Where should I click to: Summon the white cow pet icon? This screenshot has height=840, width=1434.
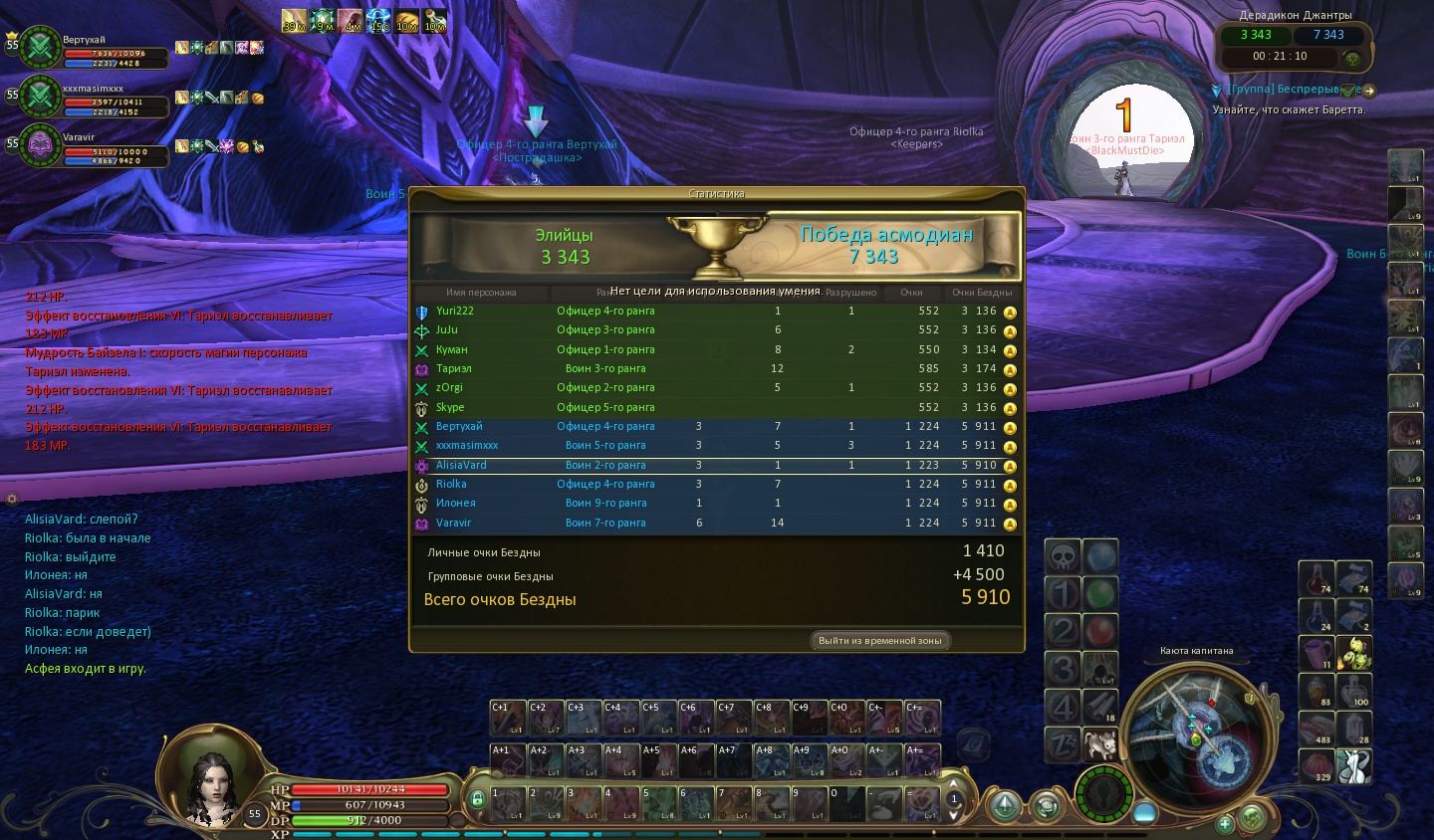click(x=1100, y=745)
